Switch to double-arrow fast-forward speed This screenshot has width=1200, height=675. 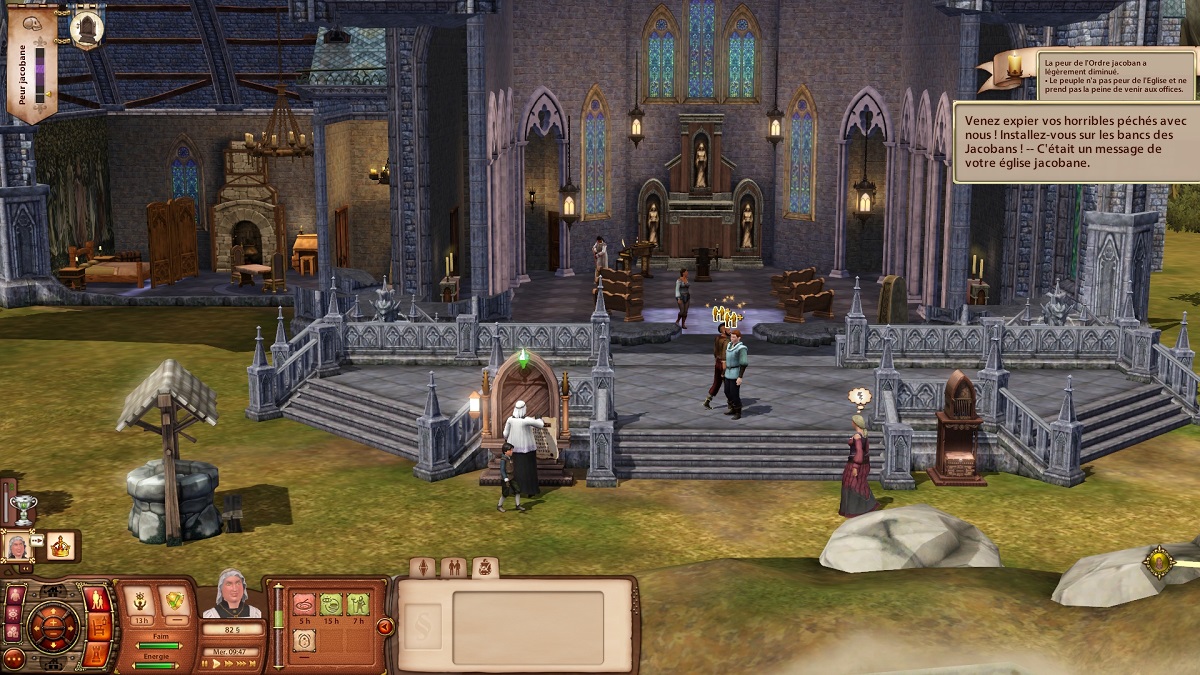(x=230, y=663)
